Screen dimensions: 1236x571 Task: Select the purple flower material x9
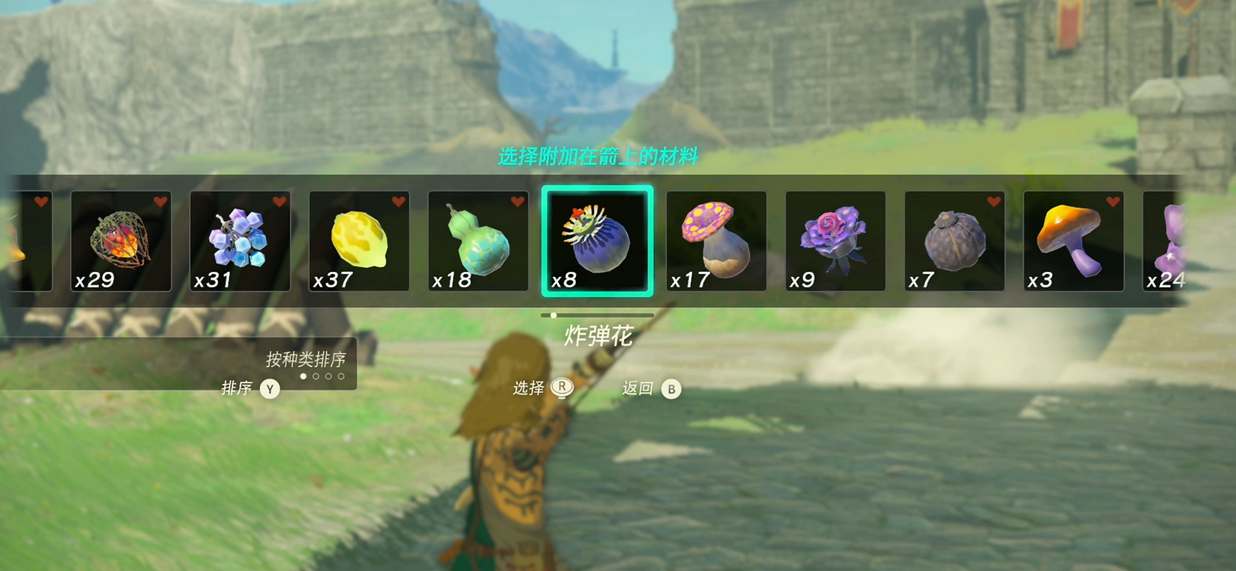835,241
